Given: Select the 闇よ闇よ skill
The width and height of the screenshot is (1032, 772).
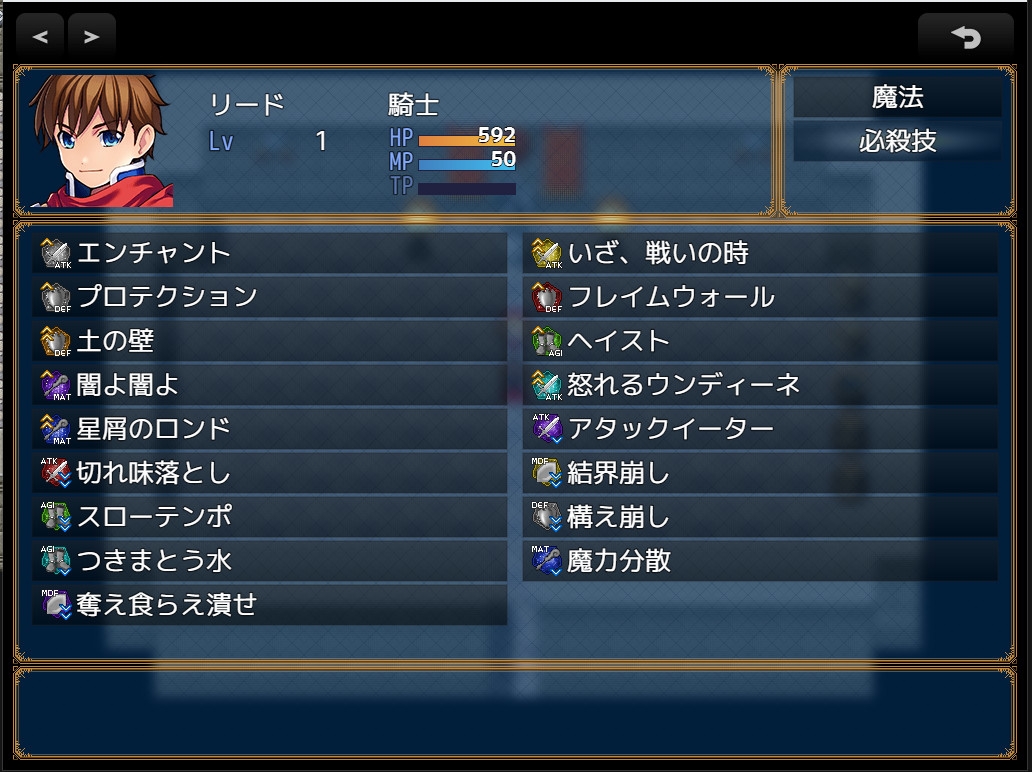Looking at the screenshot, I should (x=270, y=385).
